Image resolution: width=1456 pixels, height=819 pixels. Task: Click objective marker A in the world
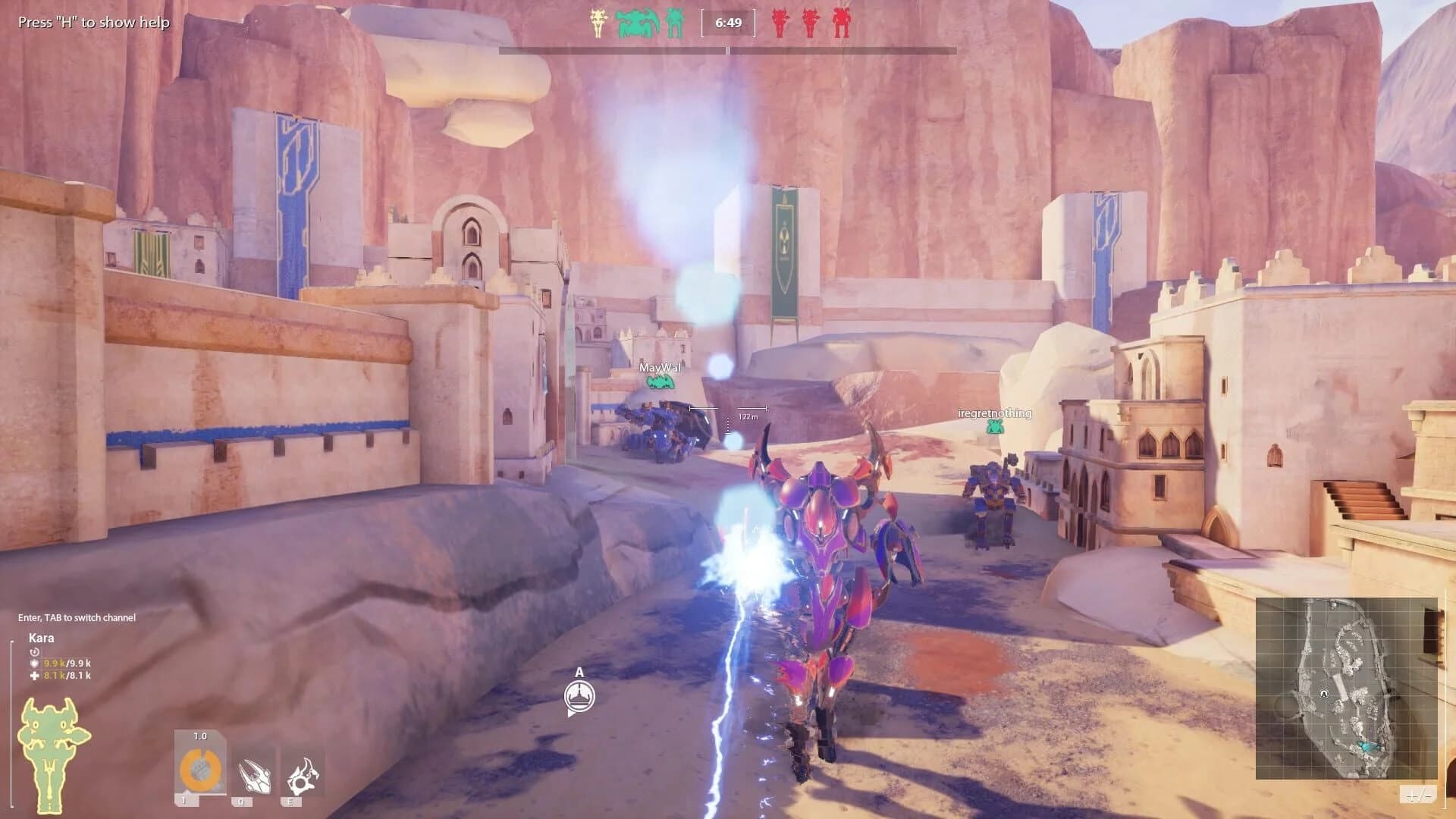[580, 694]
